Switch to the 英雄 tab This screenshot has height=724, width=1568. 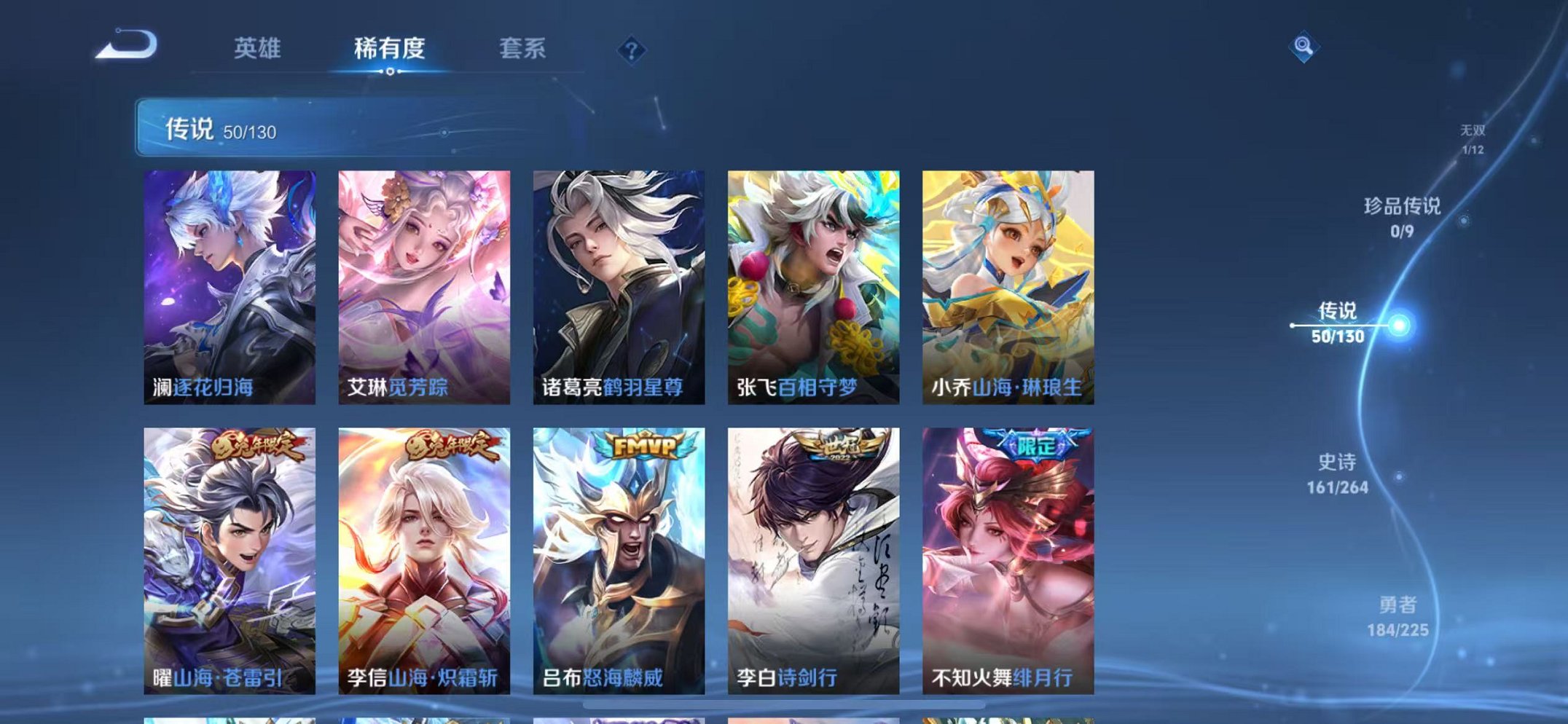coord(258,48)
